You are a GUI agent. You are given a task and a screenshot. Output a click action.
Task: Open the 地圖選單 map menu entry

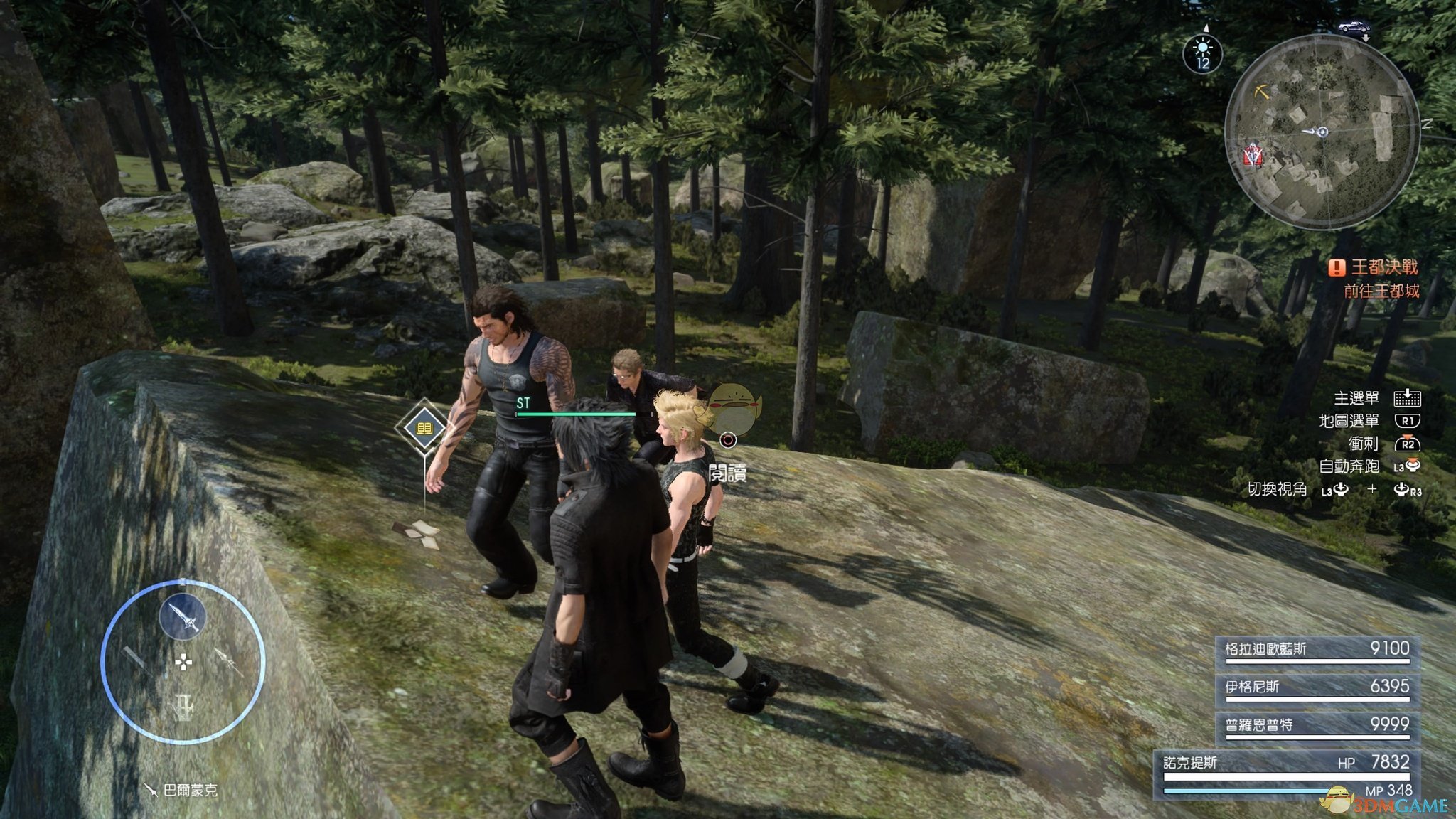point(1349,422)
